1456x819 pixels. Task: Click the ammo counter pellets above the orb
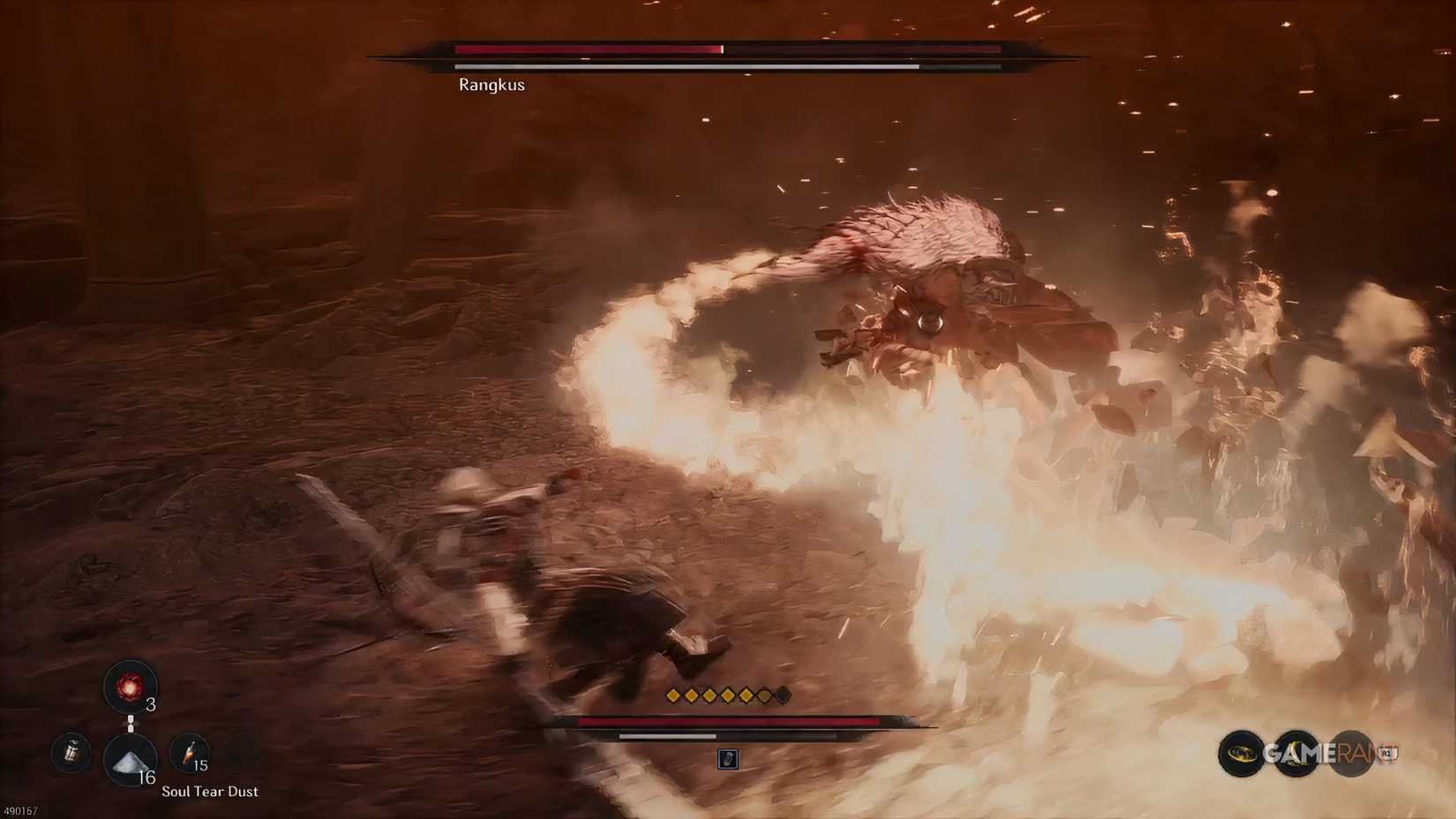click(x=131, y=723)
